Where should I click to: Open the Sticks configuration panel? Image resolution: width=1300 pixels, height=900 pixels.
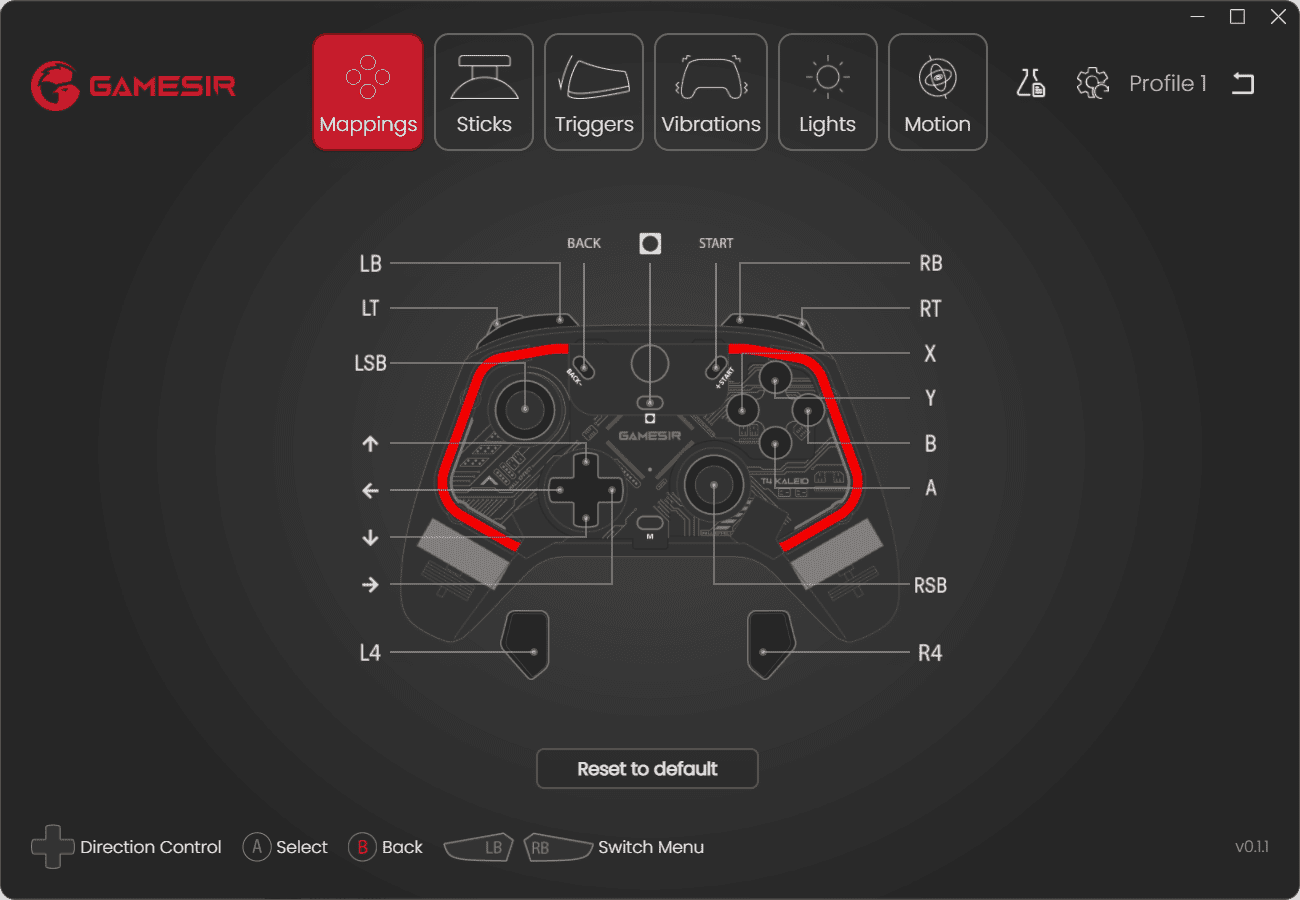[483, 91]
